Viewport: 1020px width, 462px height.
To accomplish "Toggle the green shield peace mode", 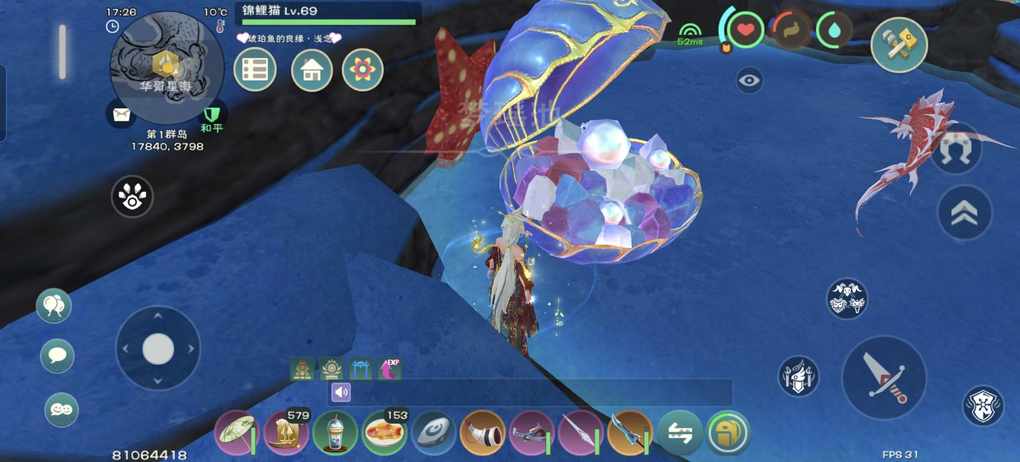I will 211,114.
